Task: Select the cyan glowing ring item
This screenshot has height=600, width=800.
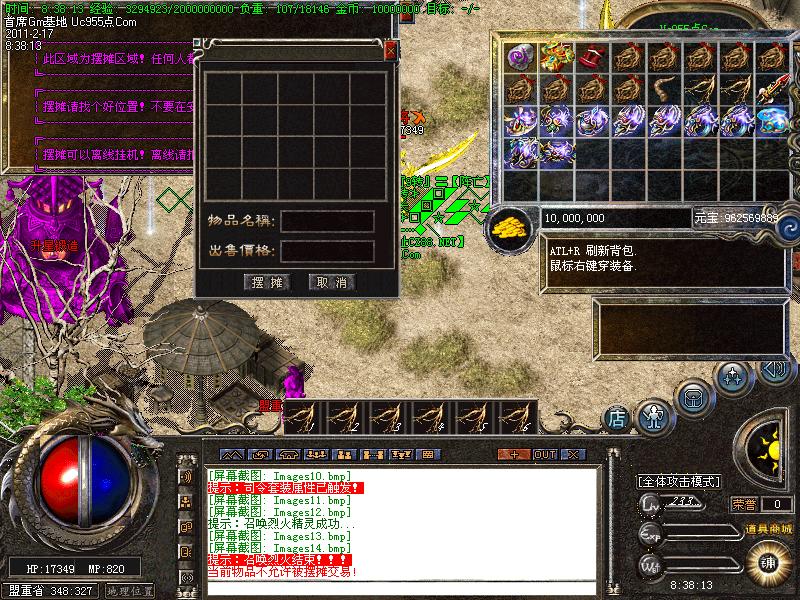Action: coord(770,121)
